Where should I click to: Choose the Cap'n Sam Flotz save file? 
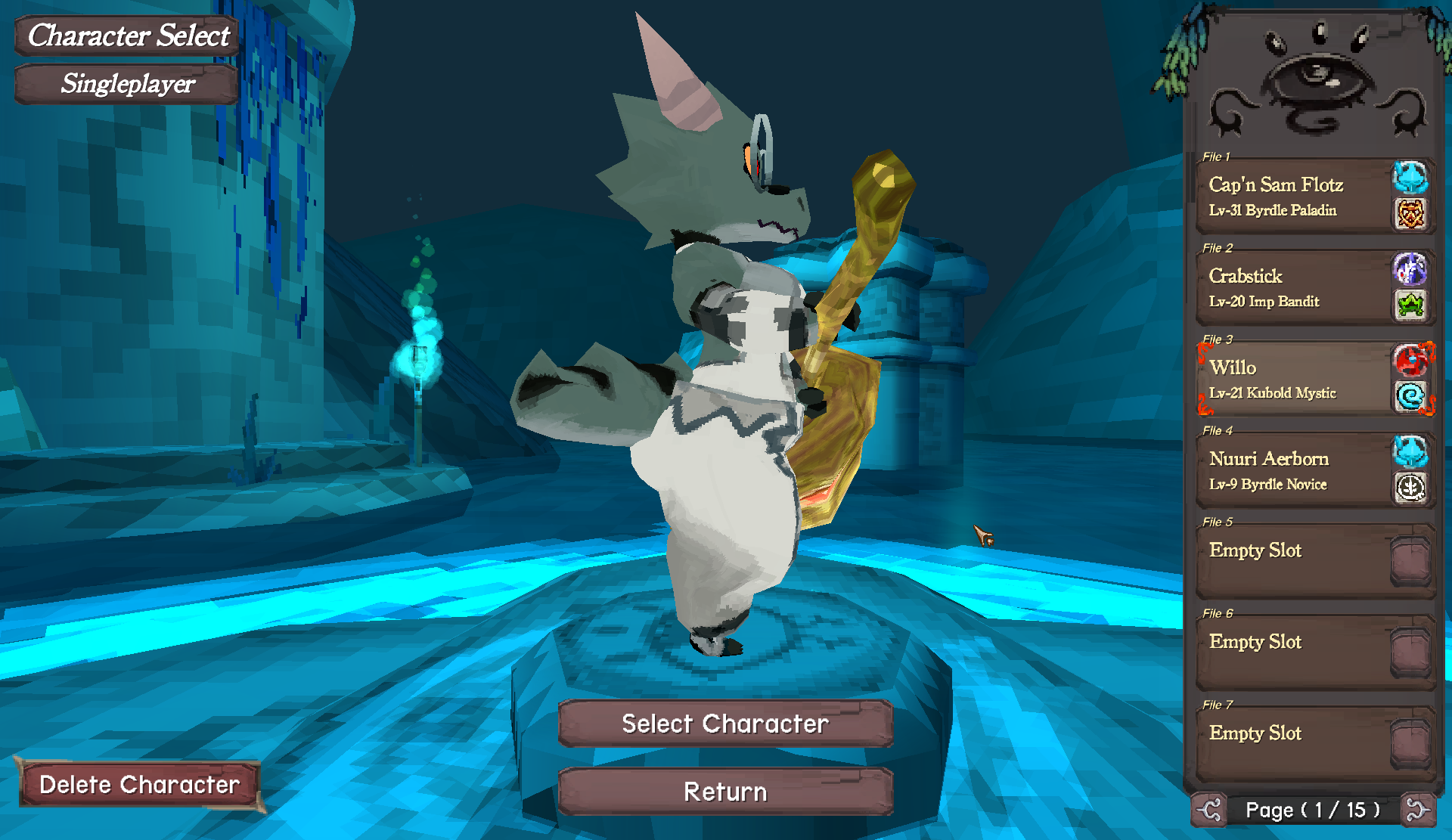point(1293,196)
